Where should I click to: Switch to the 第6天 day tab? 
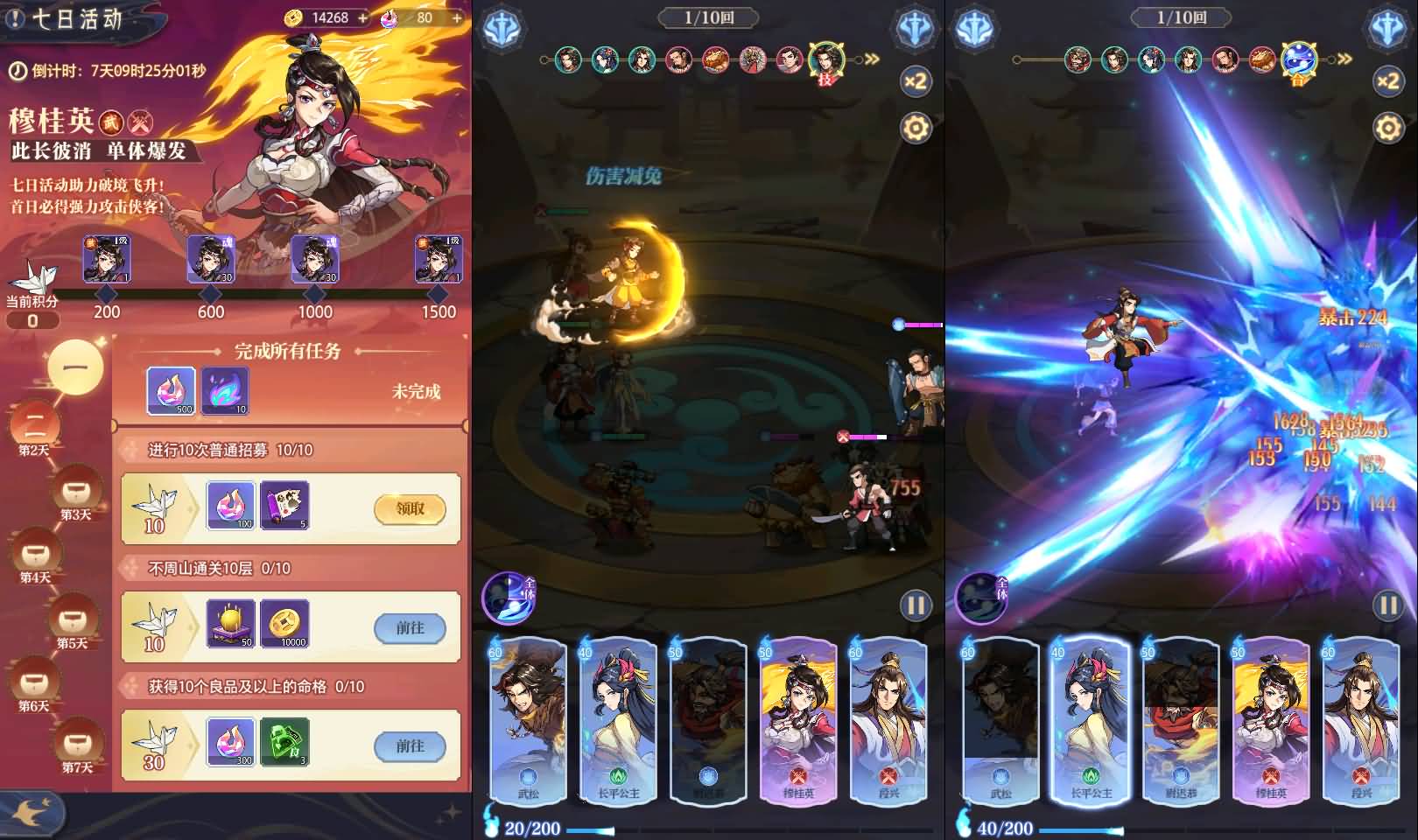point(35,684)
